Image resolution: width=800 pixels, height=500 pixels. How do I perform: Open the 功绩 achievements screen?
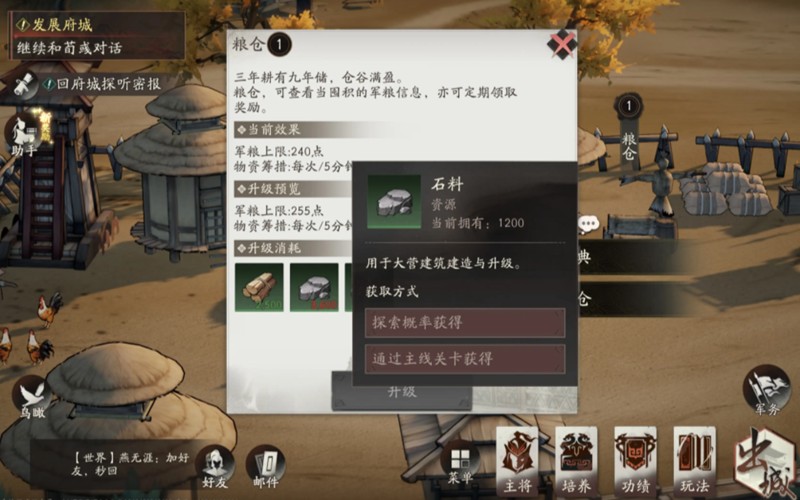point(635,460)
